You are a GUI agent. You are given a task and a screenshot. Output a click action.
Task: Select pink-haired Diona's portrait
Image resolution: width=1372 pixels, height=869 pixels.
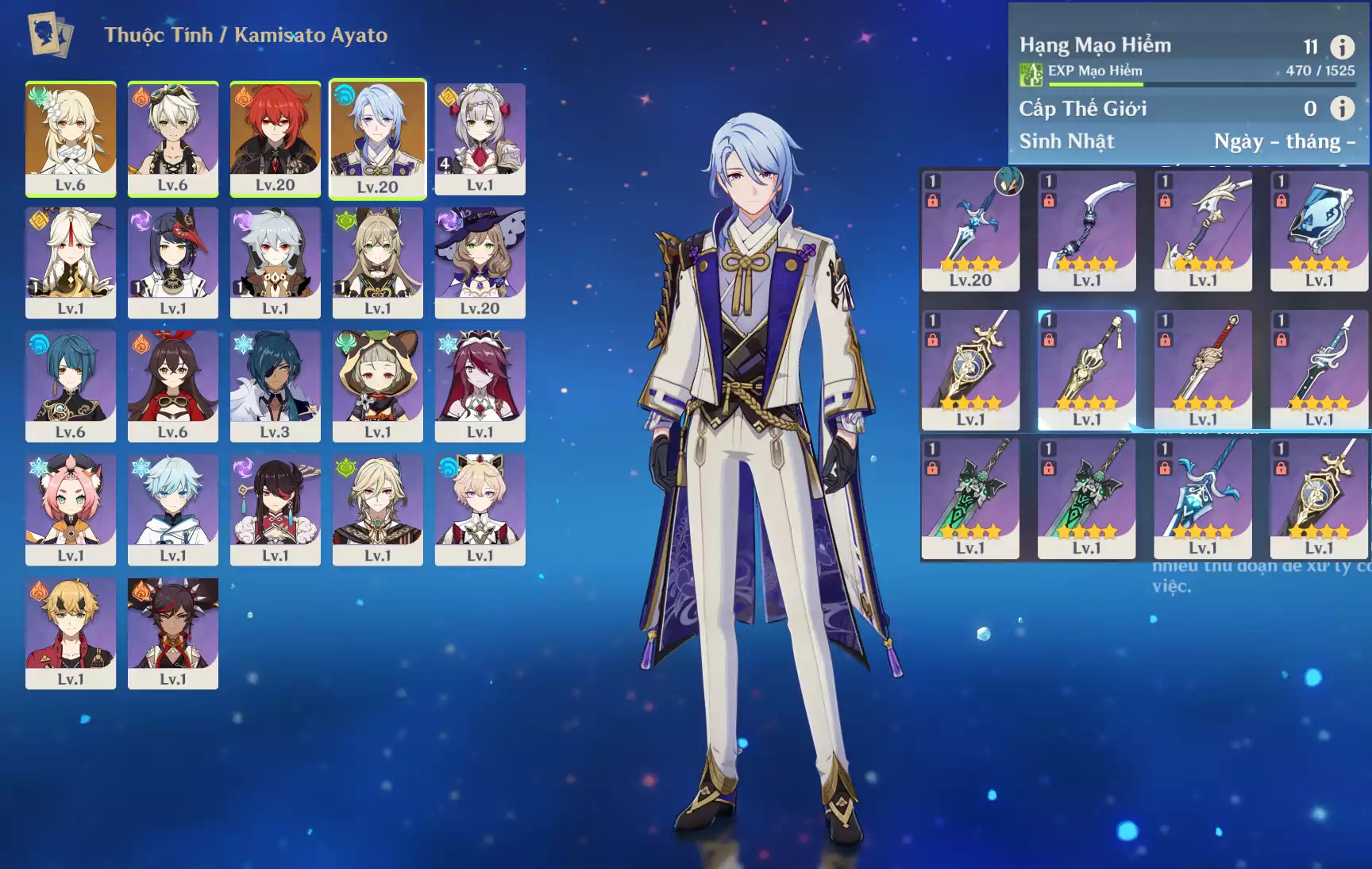71,509
